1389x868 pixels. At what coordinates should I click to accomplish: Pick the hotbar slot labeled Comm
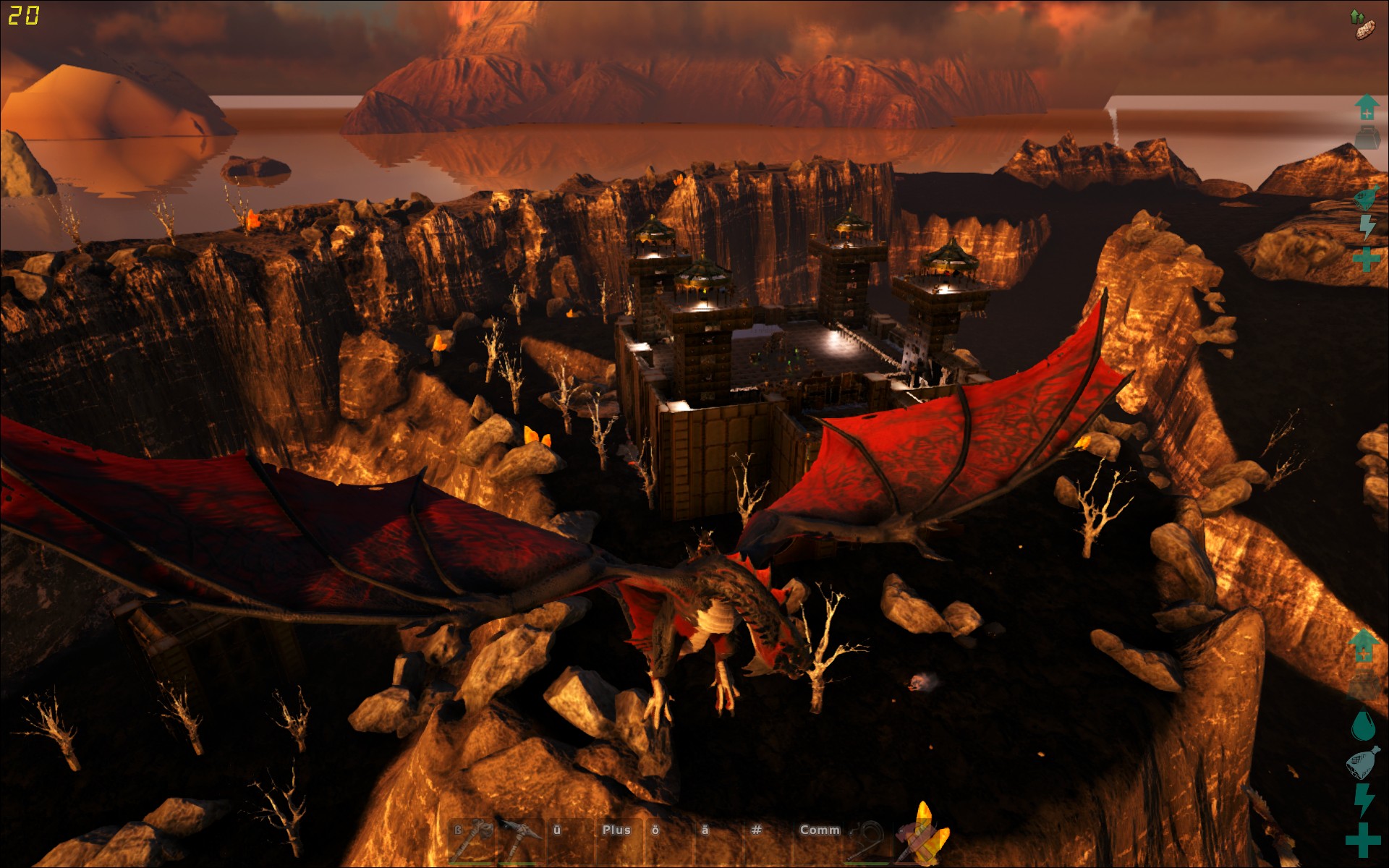(x=819, y=841)
